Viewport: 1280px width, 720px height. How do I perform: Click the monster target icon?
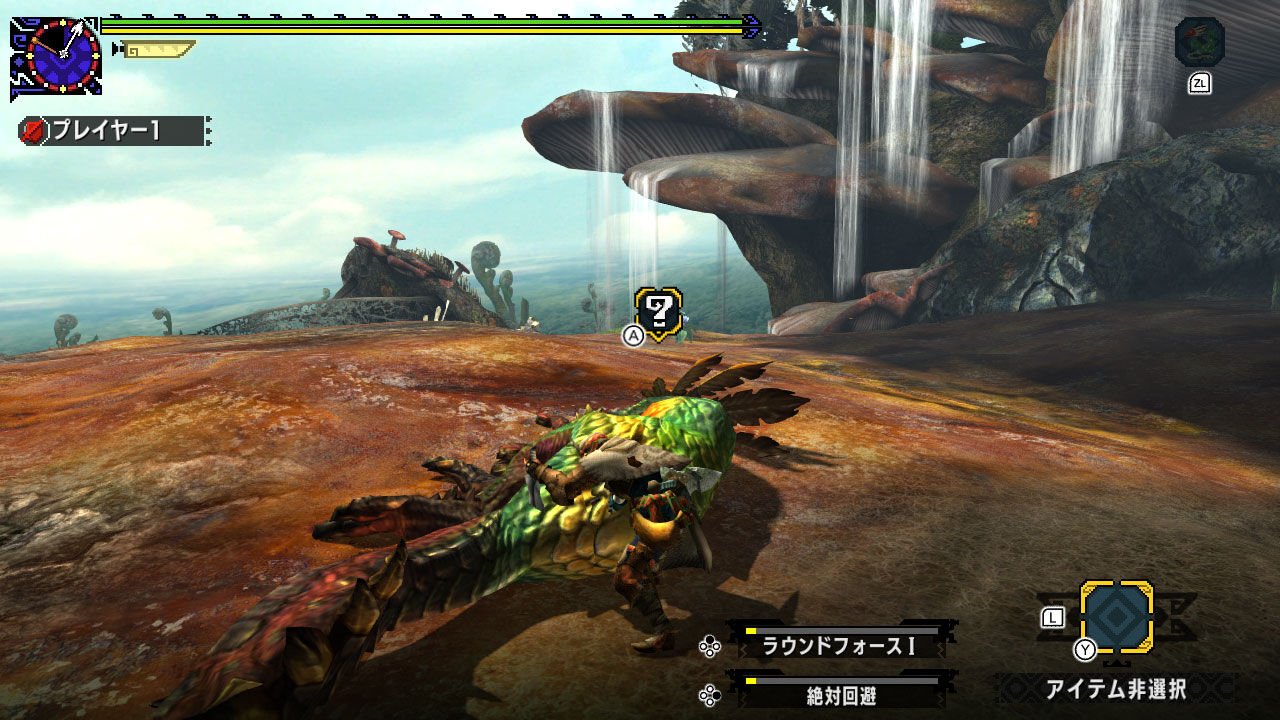1199,43
